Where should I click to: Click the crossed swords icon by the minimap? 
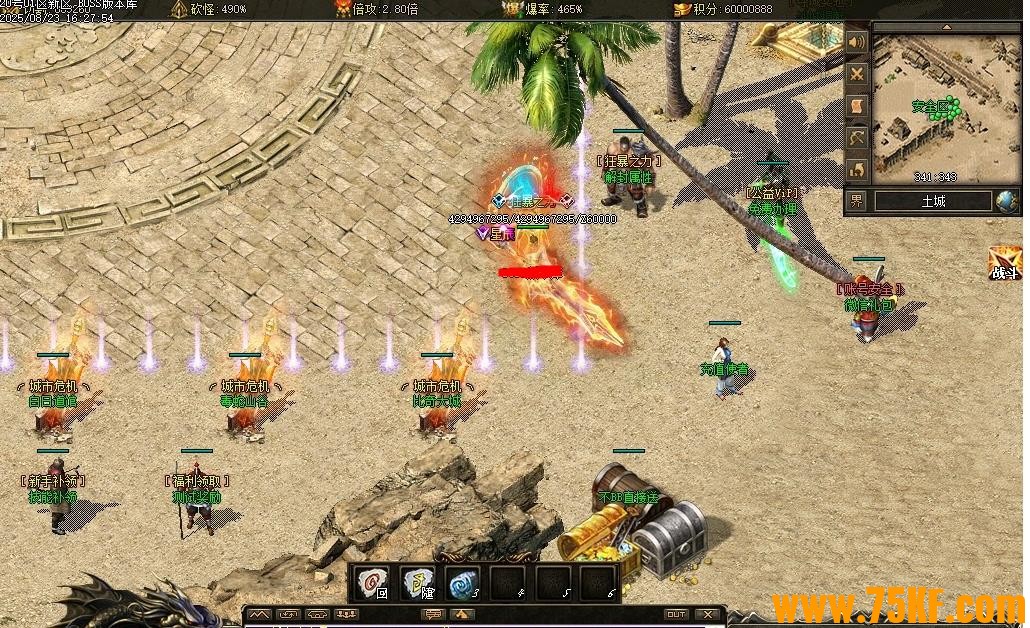pos(857,74)
